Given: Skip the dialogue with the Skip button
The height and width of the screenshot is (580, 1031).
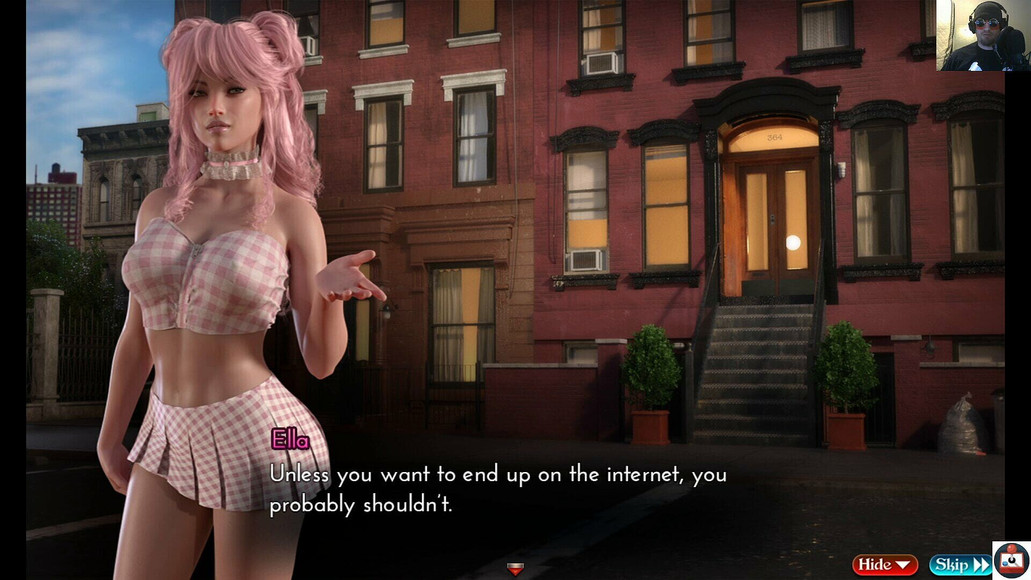Looking at the screenshot, I should pos(959,565).
